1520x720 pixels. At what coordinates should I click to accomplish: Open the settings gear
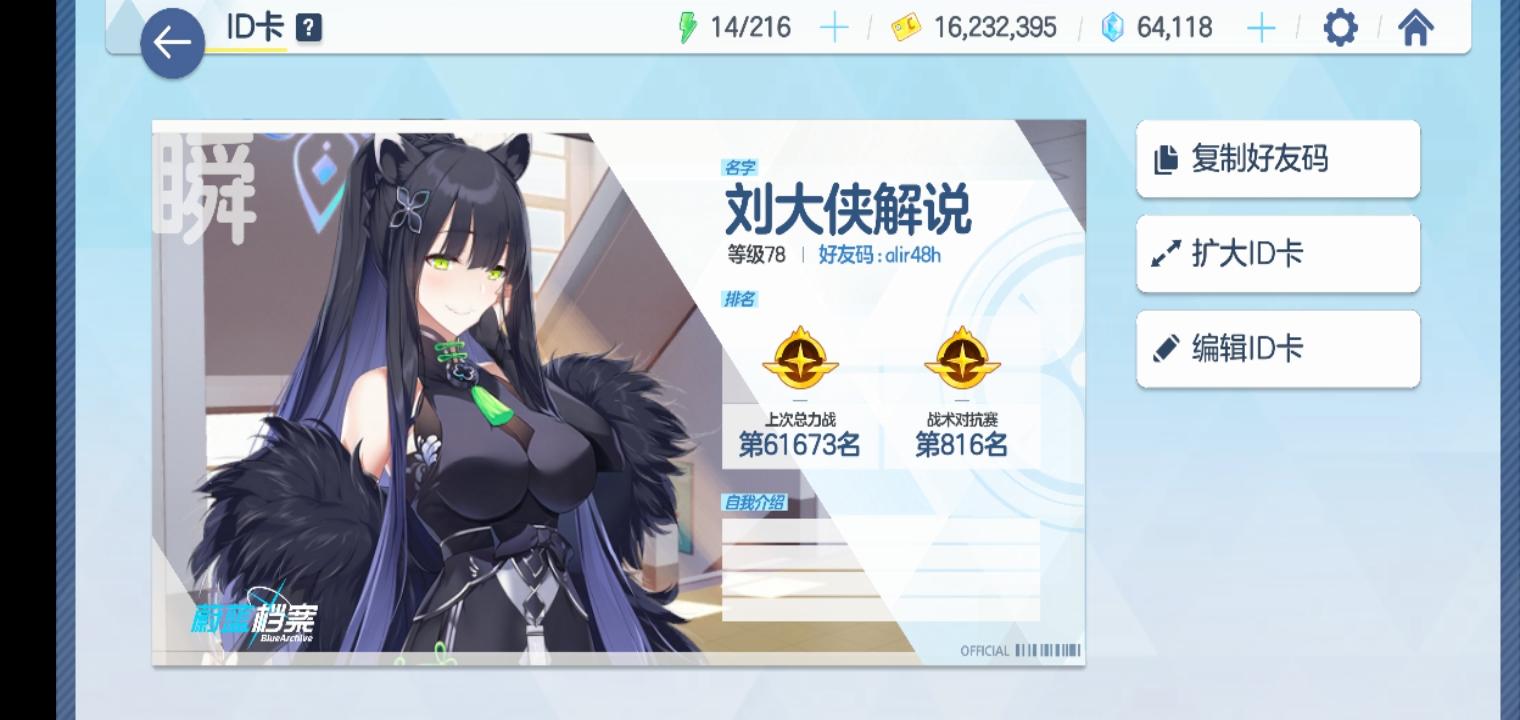pyautogui.click(x=1339, y=28)
